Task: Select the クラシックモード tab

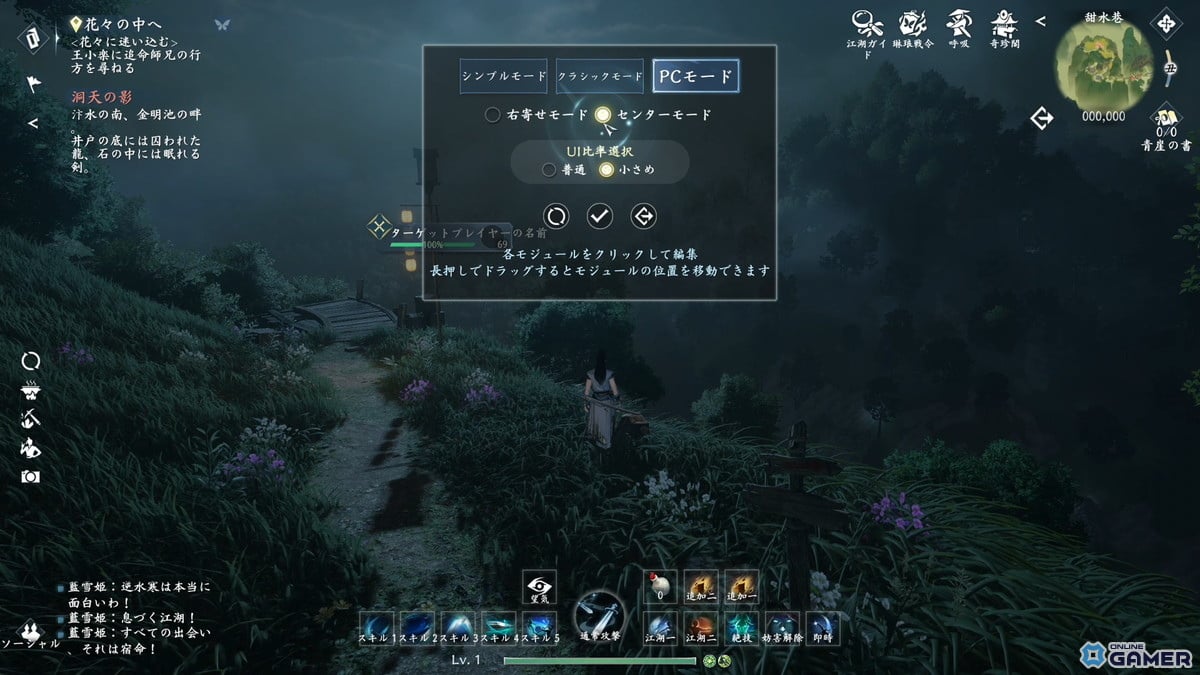Action: click(x=600, y=76)
